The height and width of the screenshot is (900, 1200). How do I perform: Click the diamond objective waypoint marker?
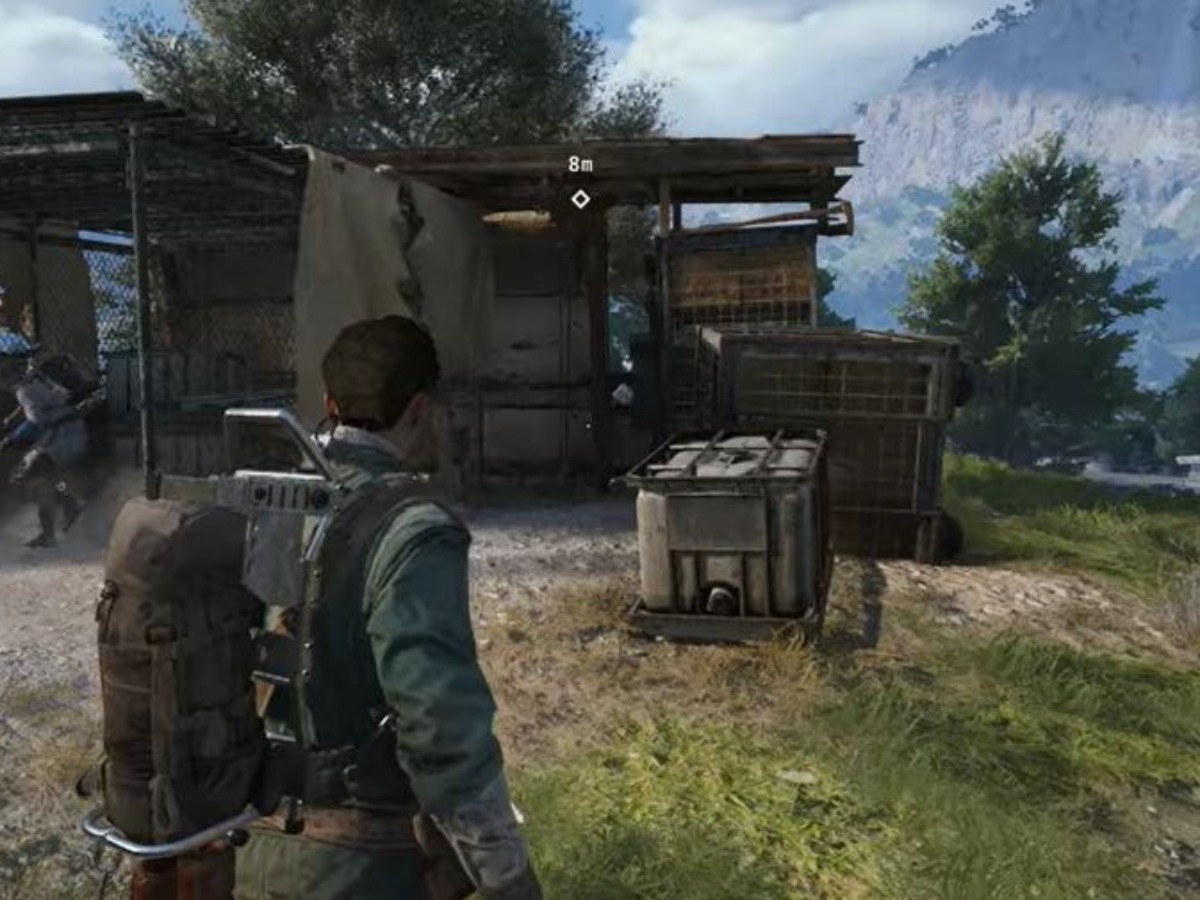(x=580, y=199)
